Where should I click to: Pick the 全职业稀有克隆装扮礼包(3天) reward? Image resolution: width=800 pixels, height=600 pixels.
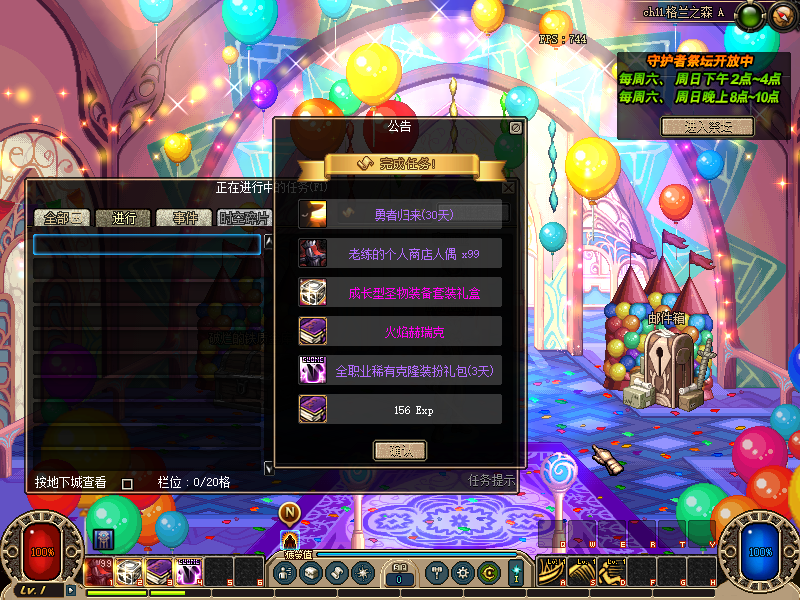400,370
